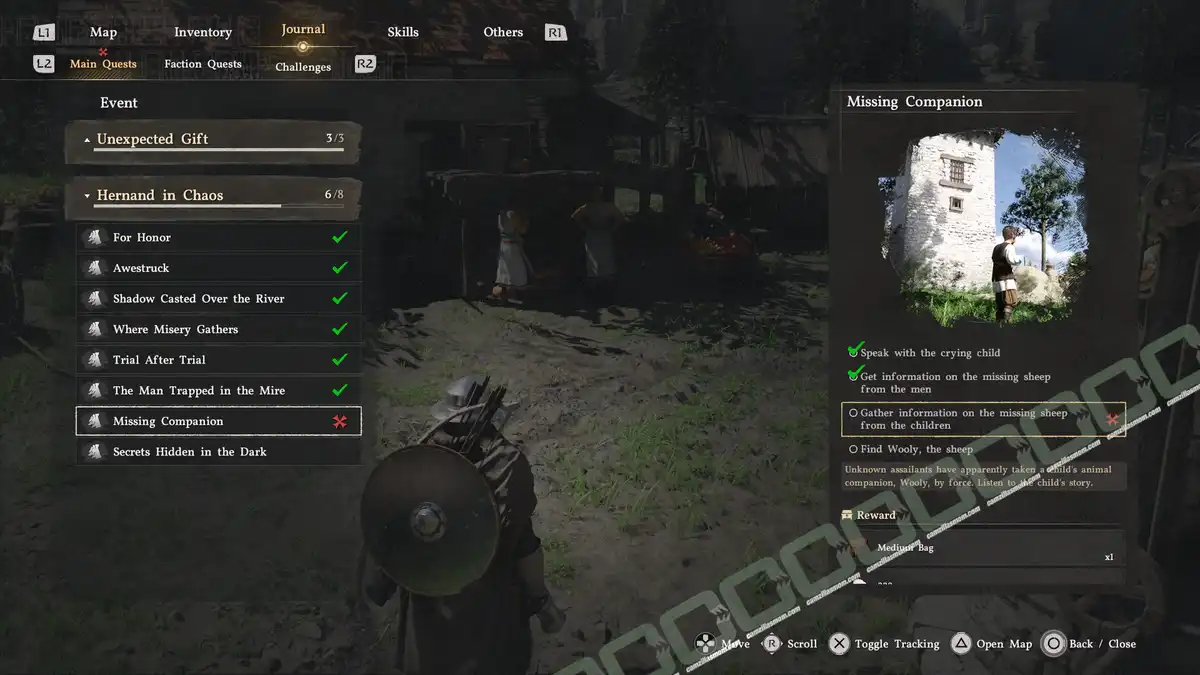Open the Others tab
This screenshot has width=1200, height=675.
coord(503,32)
